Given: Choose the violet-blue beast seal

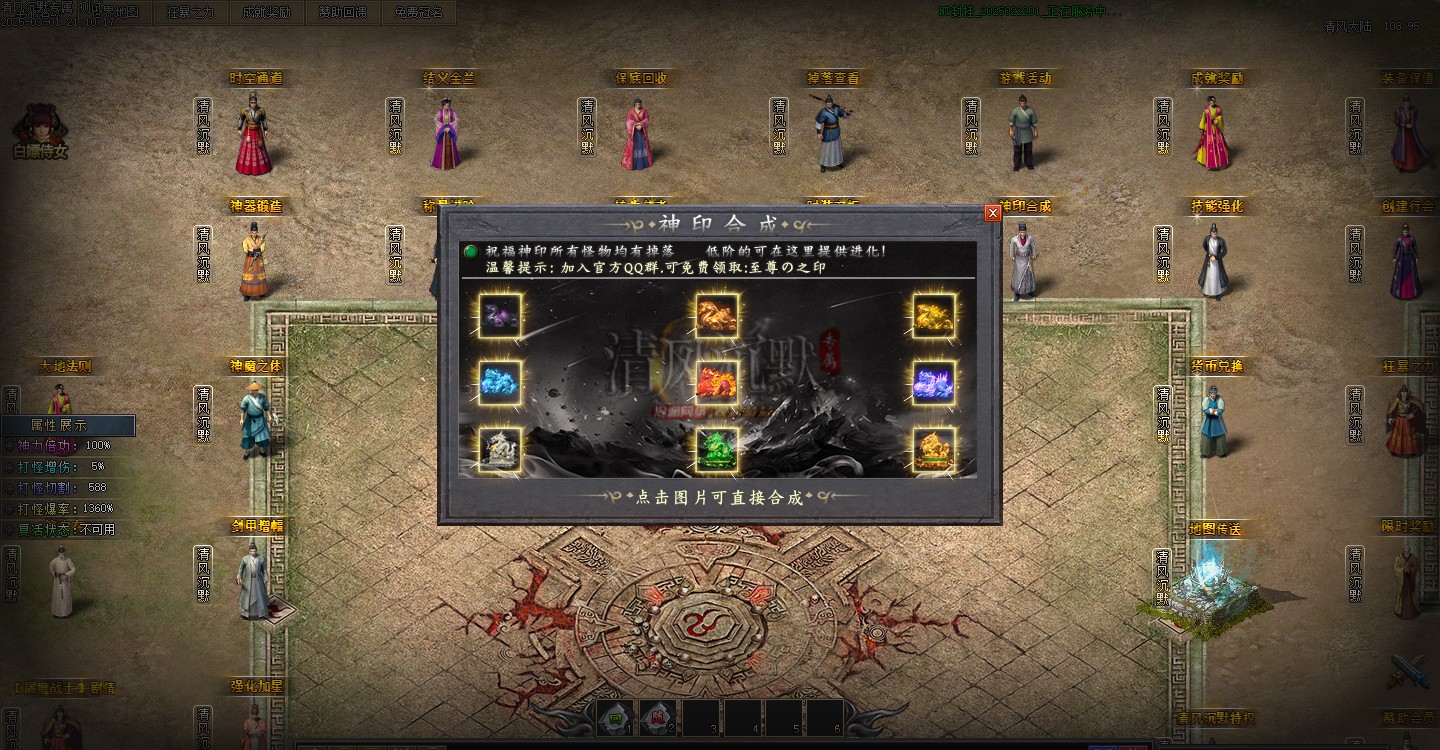Looking at the screenshot, I should [x=934, y=382].
